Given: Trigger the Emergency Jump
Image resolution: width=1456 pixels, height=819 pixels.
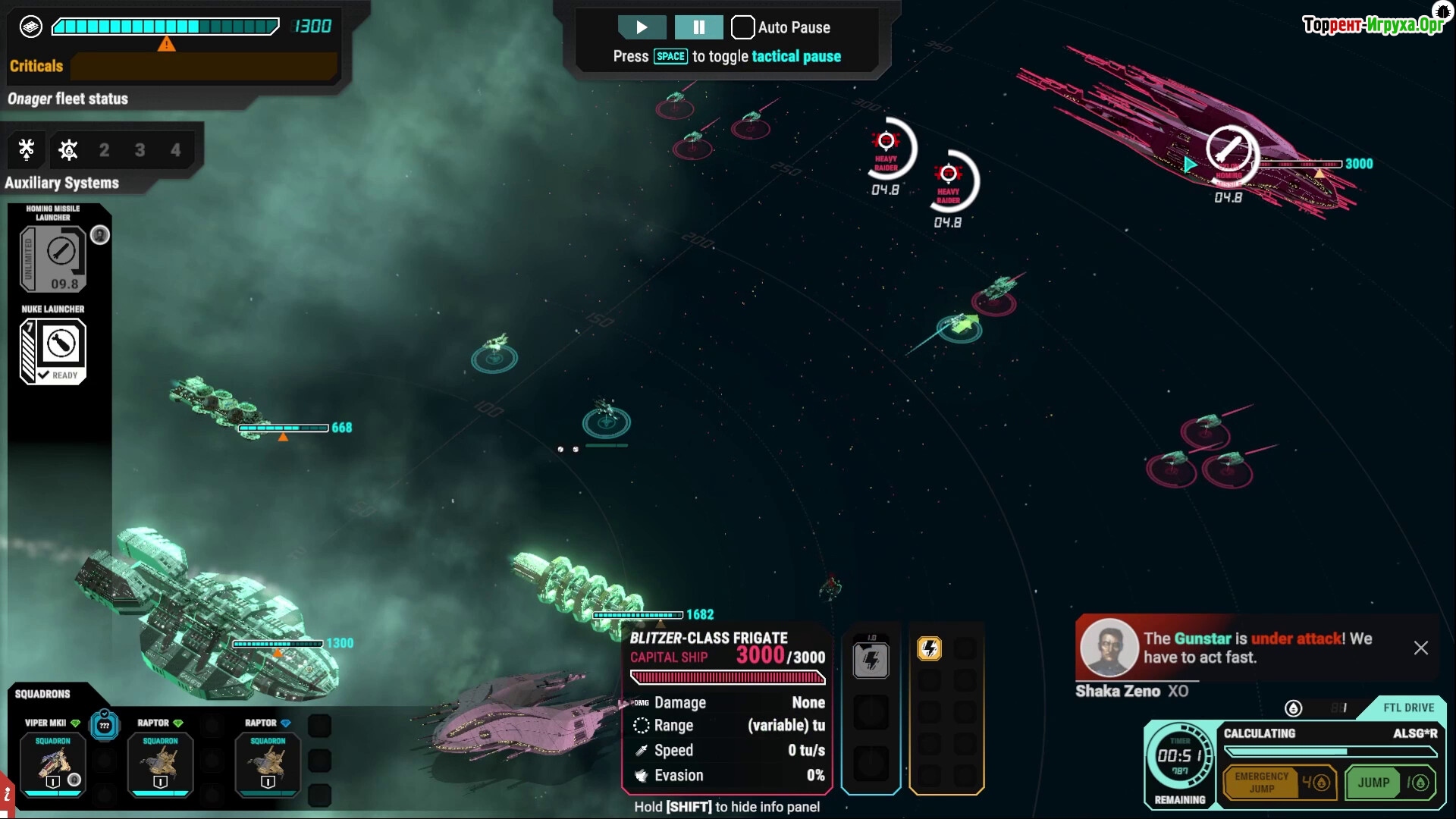Looking at the screenshot, I should [1279, 783].
